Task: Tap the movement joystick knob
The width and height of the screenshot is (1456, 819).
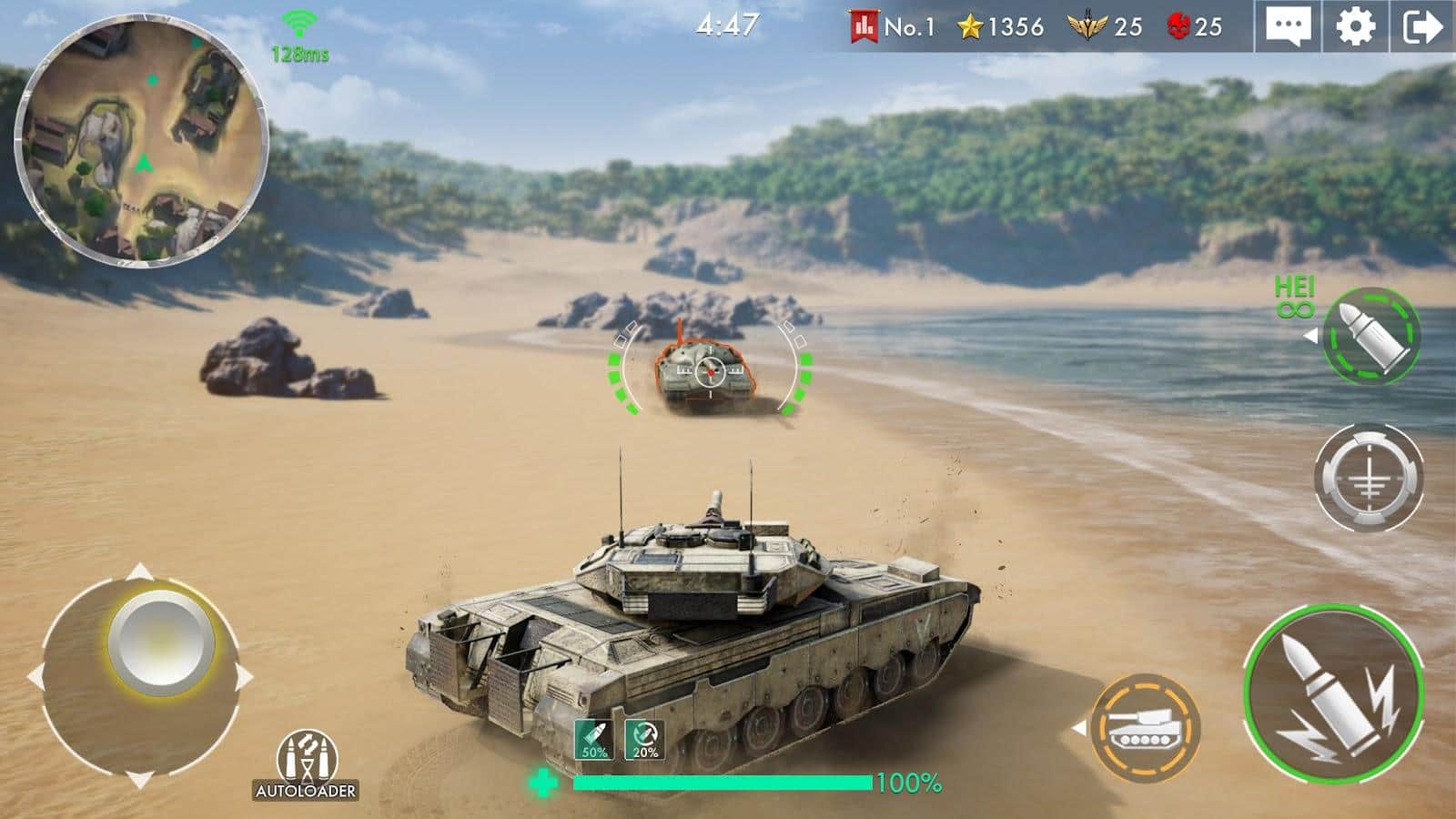Action: (x=161, y=643)
